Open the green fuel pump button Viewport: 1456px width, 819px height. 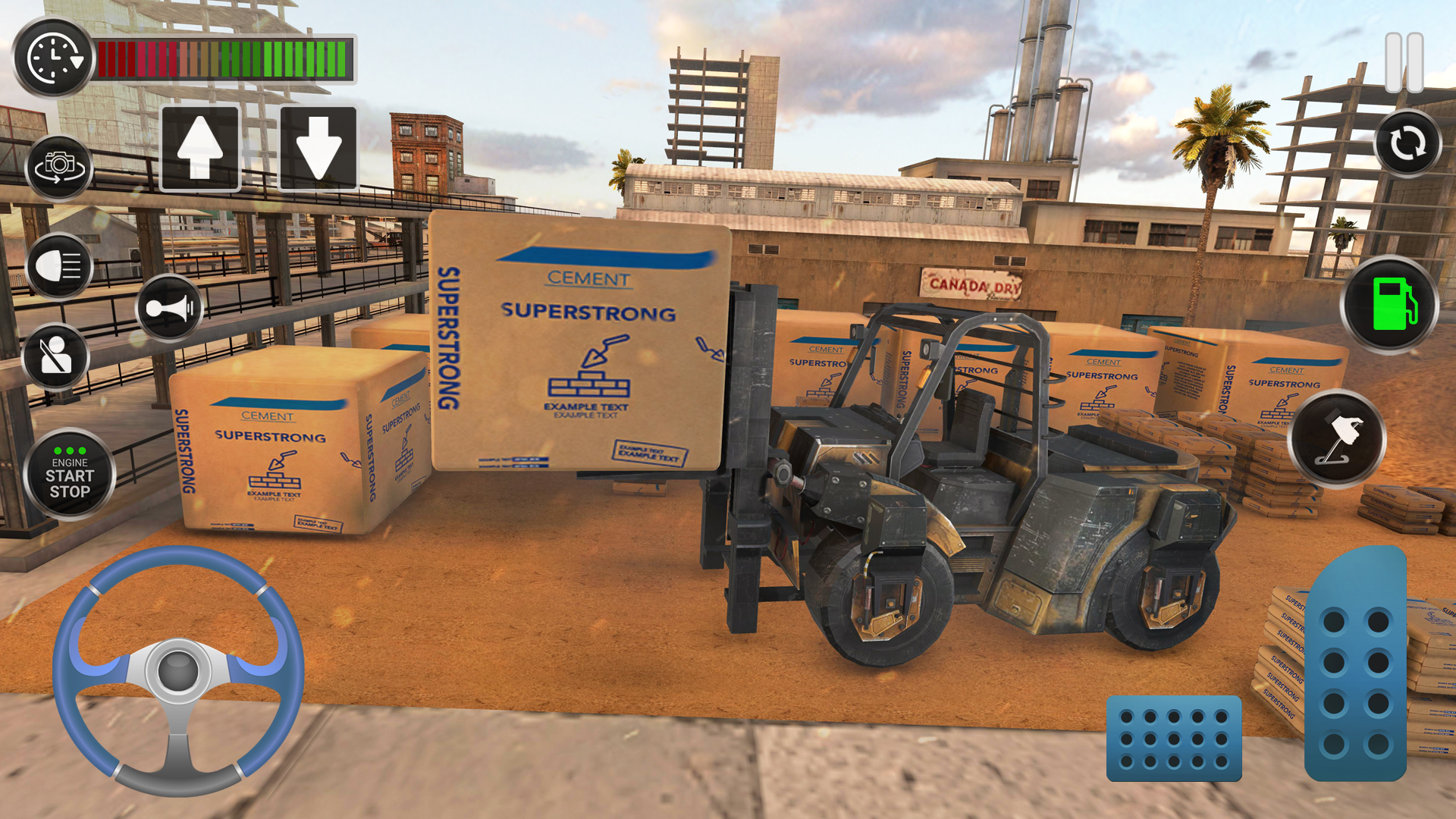coord(1390,304)
